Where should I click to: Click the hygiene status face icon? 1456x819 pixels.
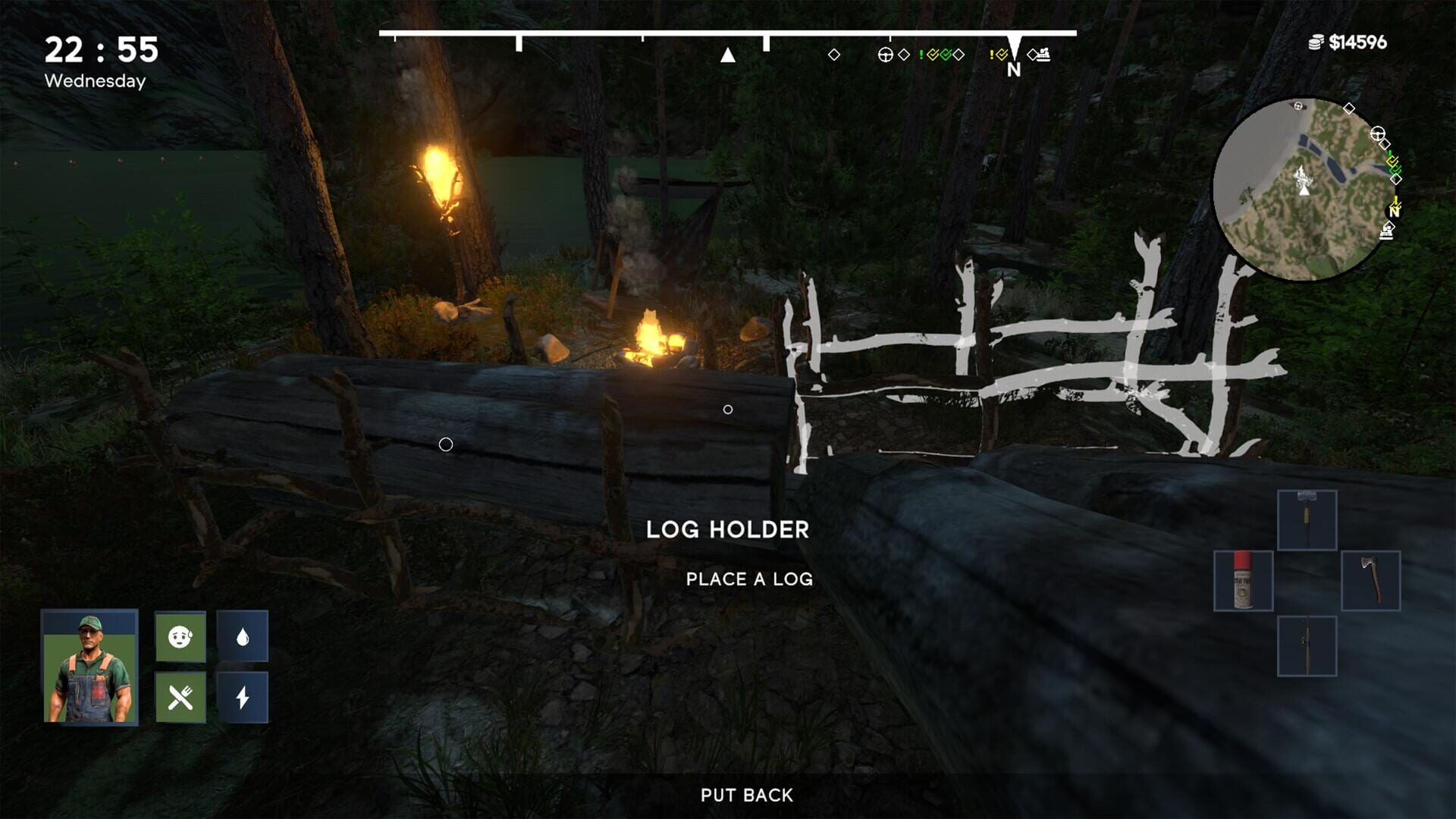[179, 635]
